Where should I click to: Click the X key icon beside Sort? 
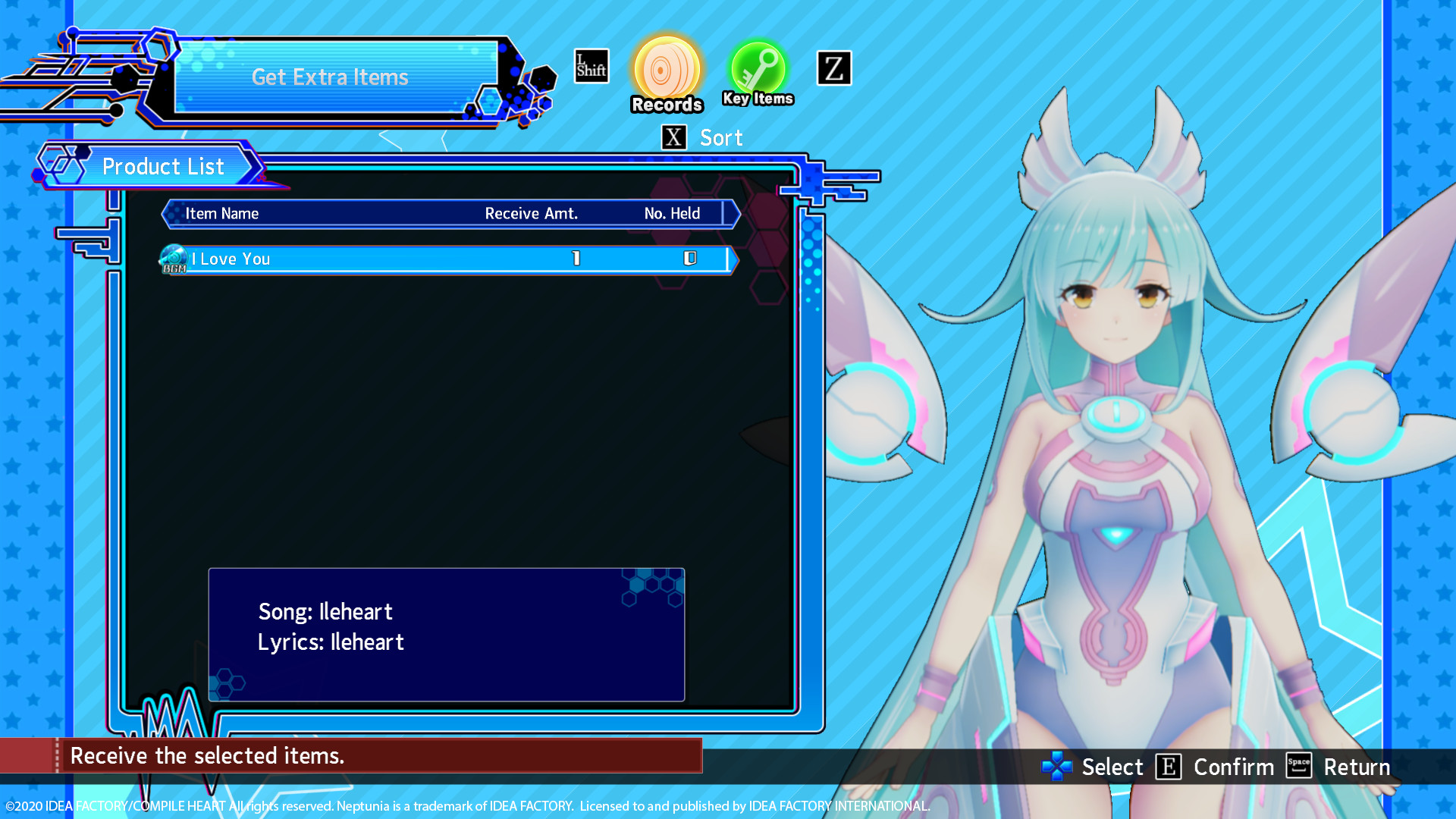point(674,137)
